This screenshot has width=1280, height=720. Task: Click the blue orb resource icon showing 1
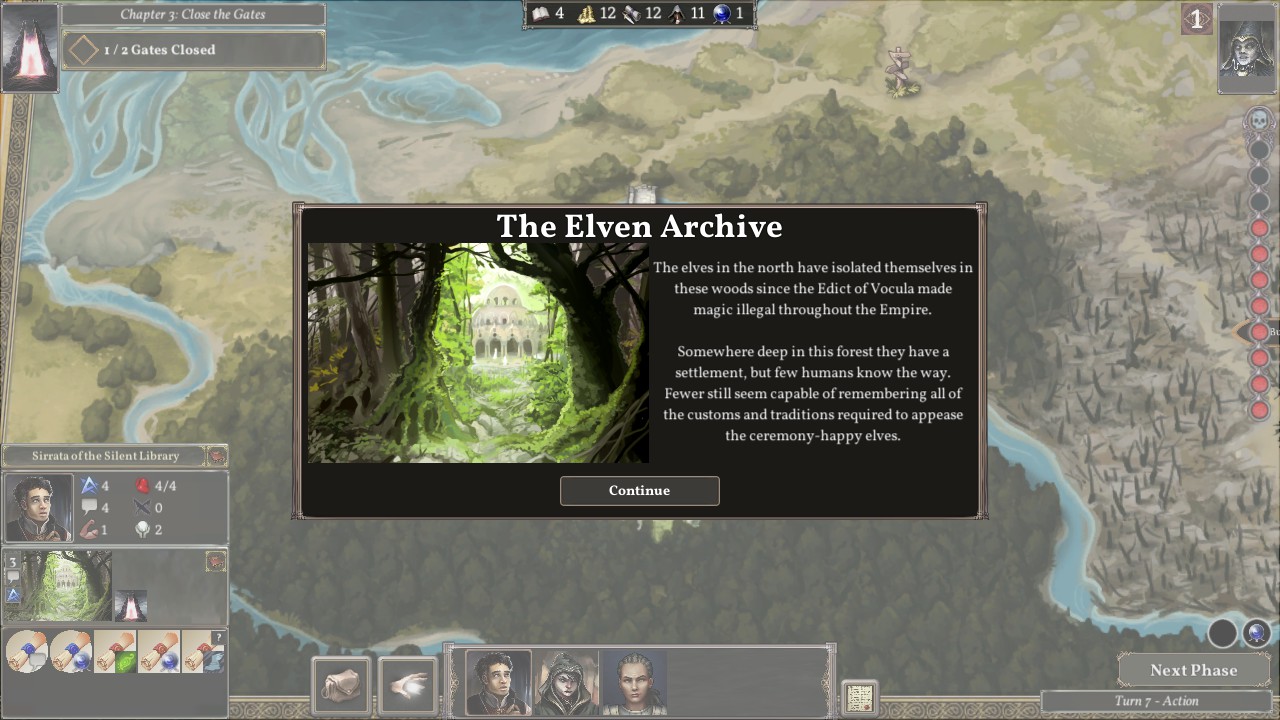[719, 15]
